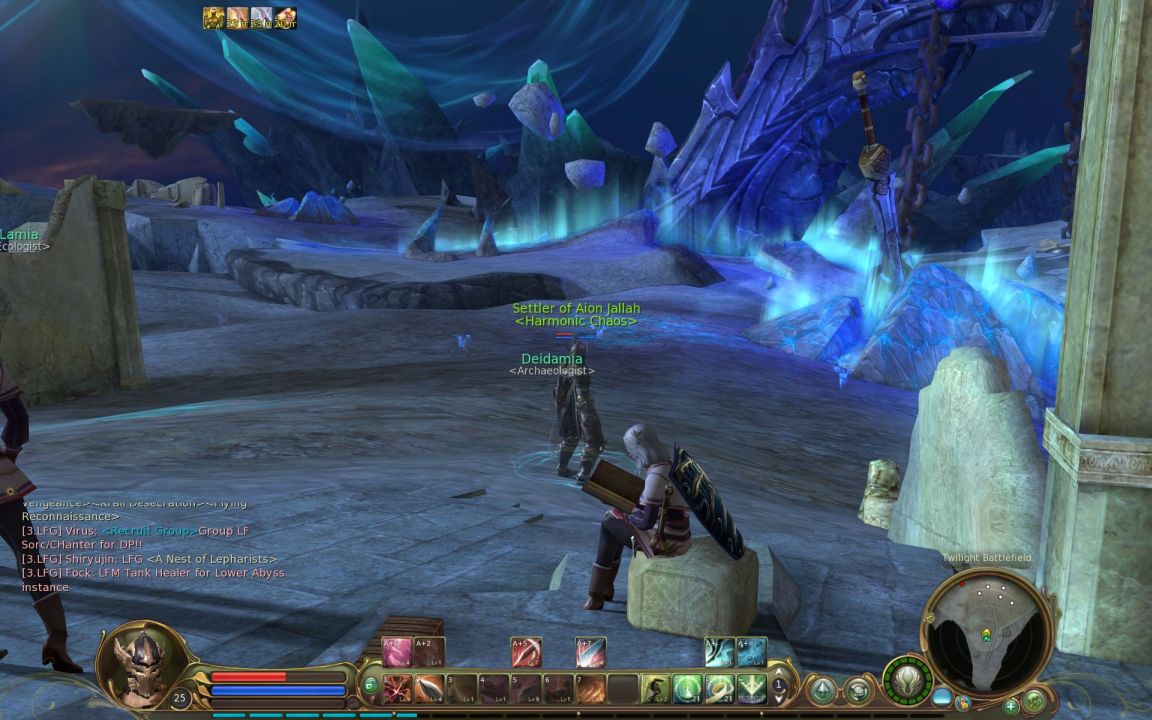Viewport: 1152px width, 720px height.
Task: Activate the skill in hotbar slot 1
Action: 398,688
